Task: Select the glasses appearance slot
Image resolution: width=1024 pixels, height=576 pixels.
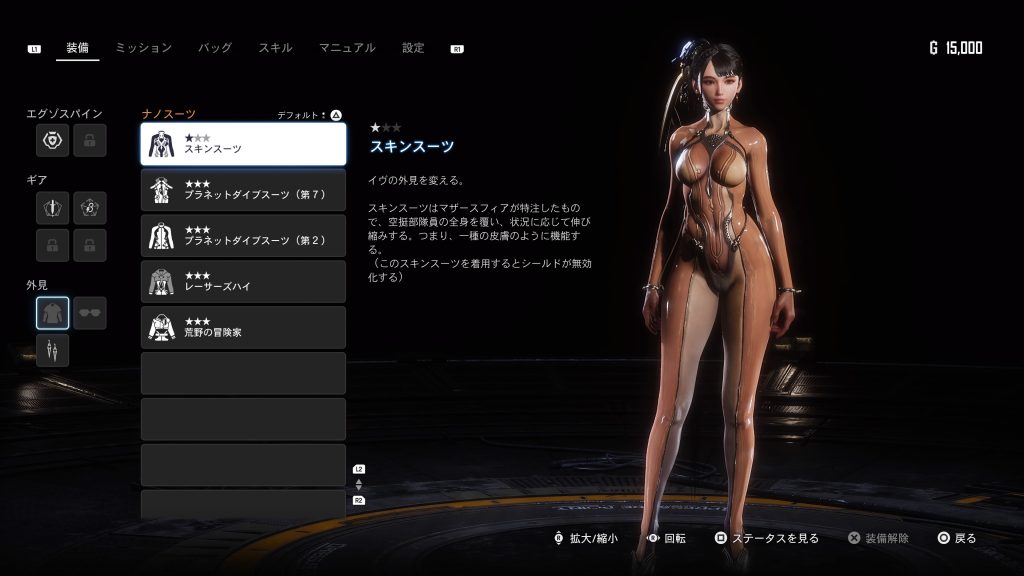Action: [x=90, y=313]
